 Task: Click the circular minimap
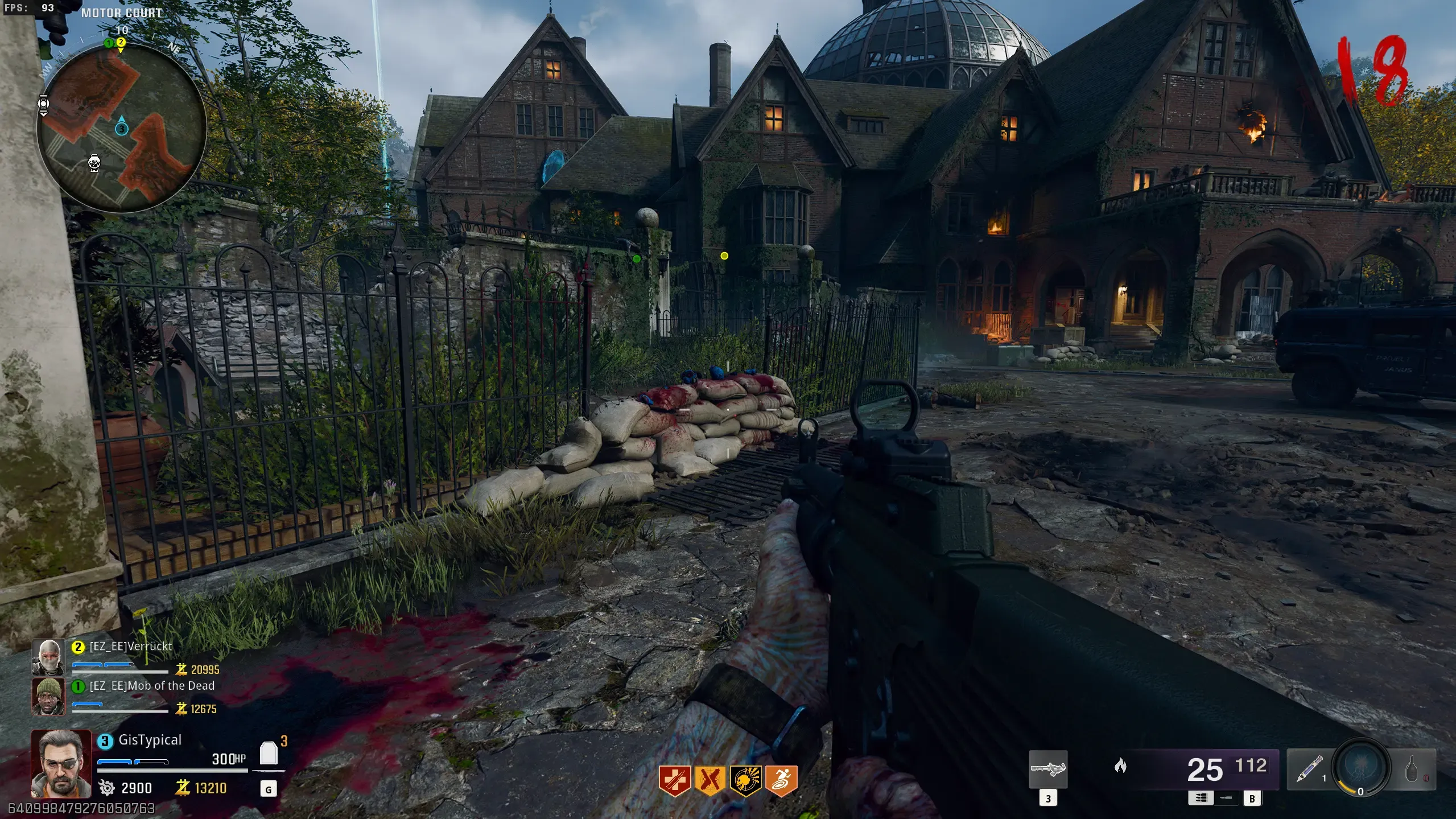pyautogui.click(x=121, y=127)
